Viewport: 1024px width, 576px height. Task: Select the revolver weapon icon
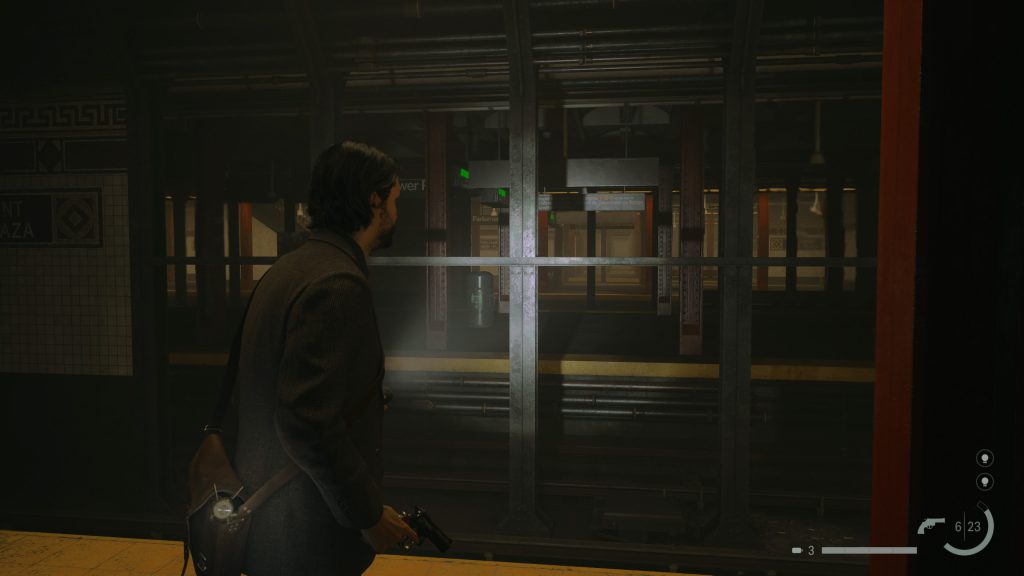point(931,526)
